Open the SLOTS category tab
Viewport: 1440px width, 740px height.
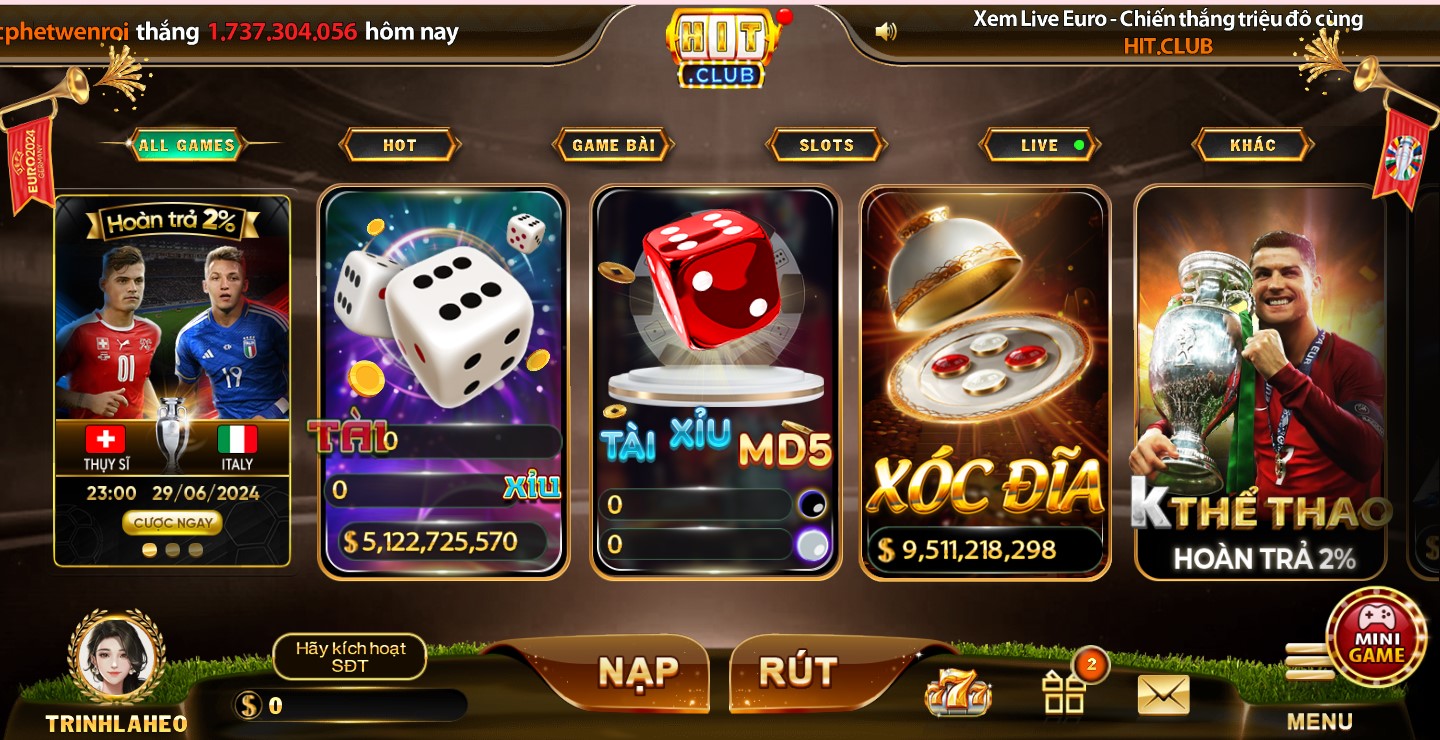click(x=826, y=144)
